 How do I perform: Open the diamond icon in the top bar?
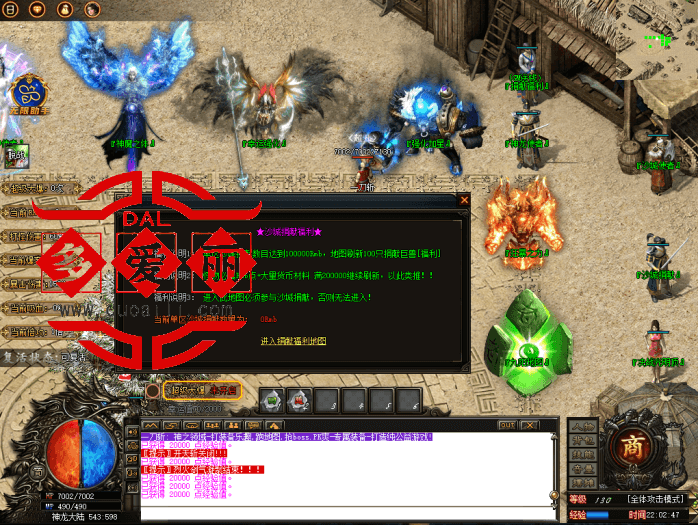[39, 9]
